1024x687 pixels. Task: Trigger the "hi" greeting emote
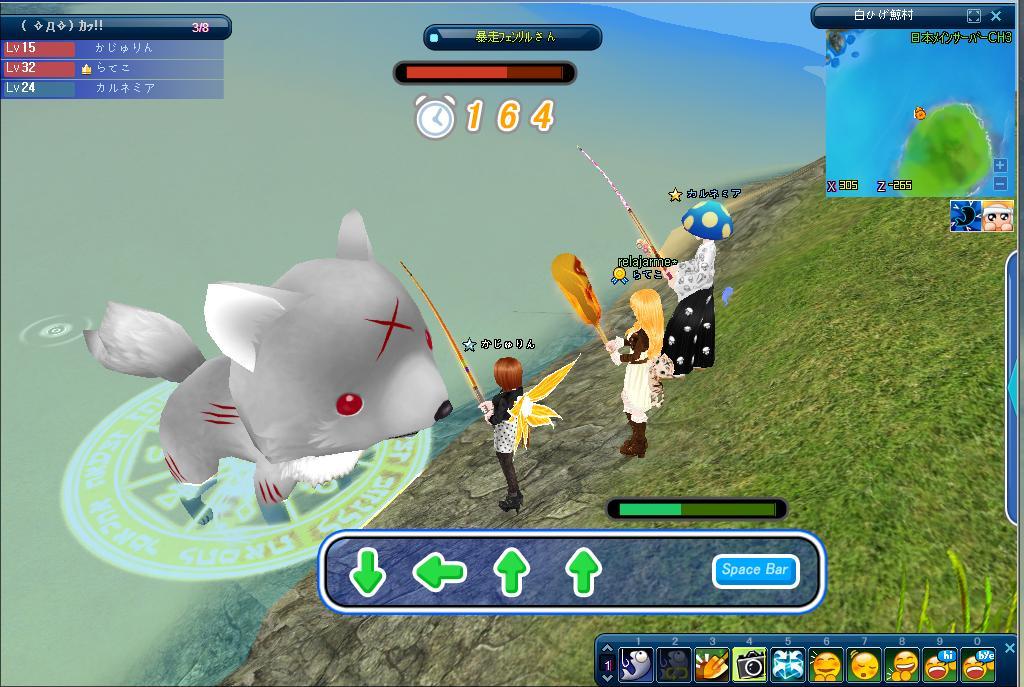click(940, 664)
